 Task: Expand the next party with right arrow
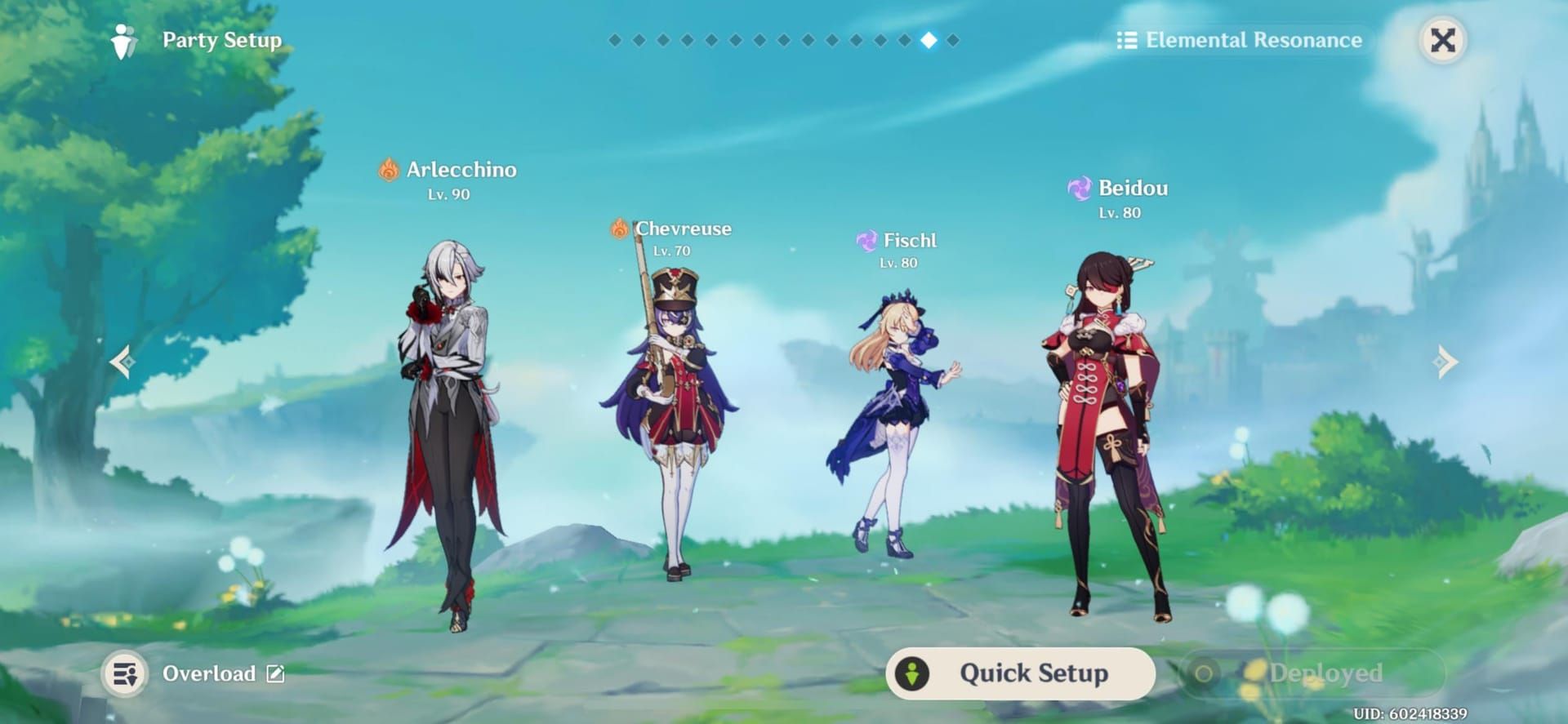pyautogui.click(x=1447, y=361)
